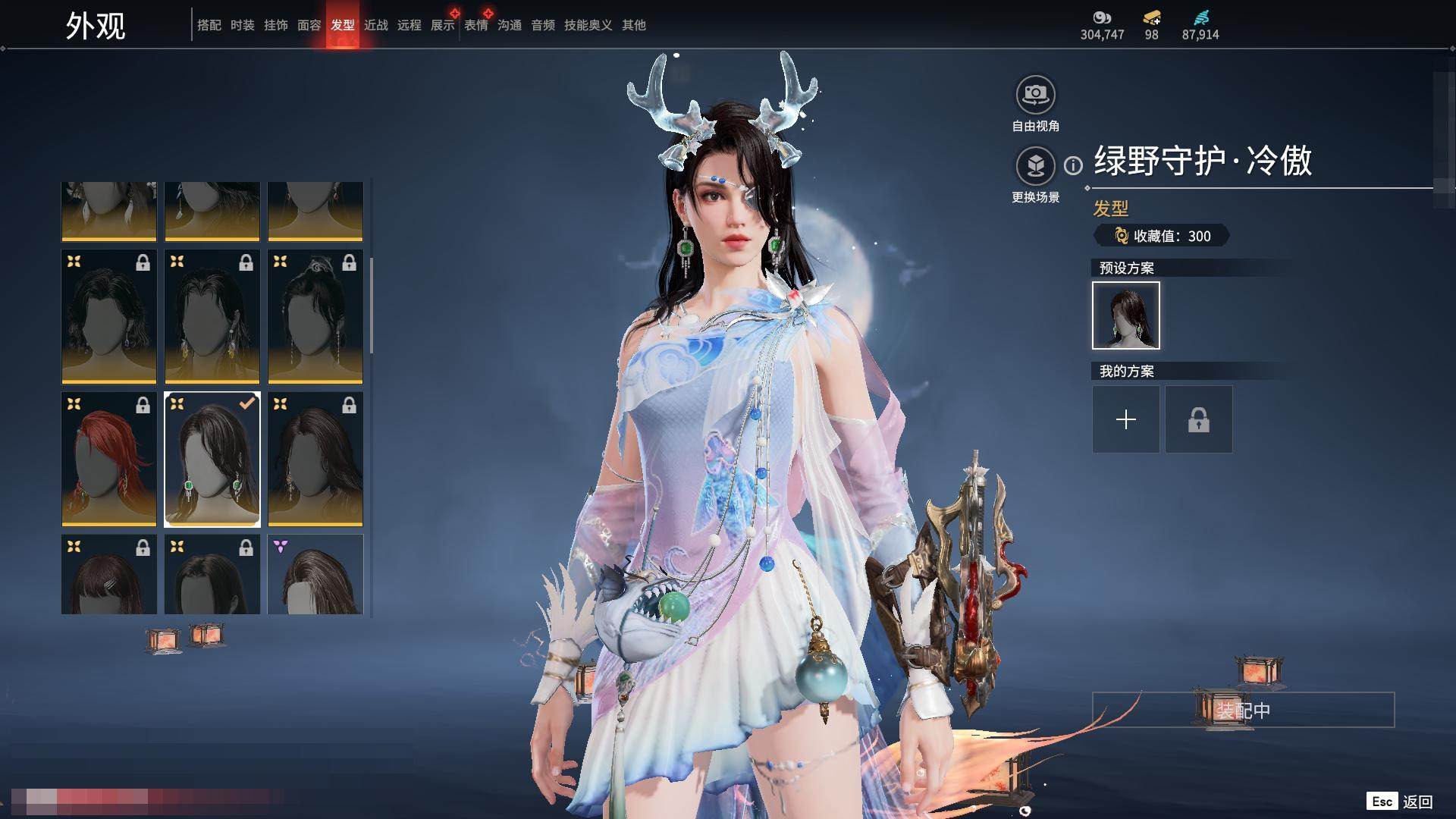Switch to the 音频 tab

(542, 25)
